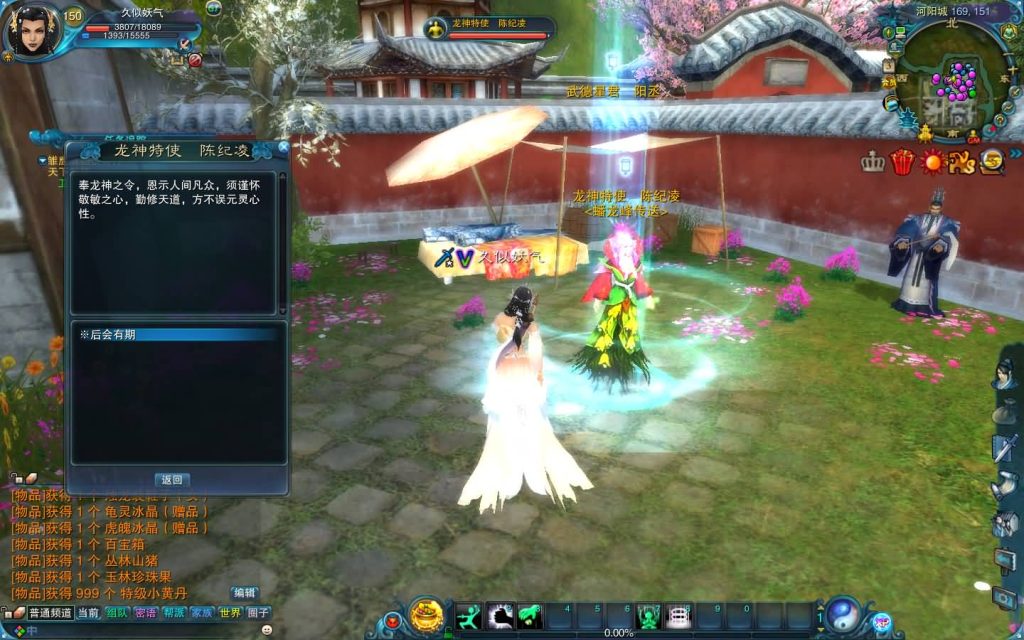The width and height of the screenshot is (1024, 640).
Task: Open the 编辑 chat edit button
Action: click(244, 593)
